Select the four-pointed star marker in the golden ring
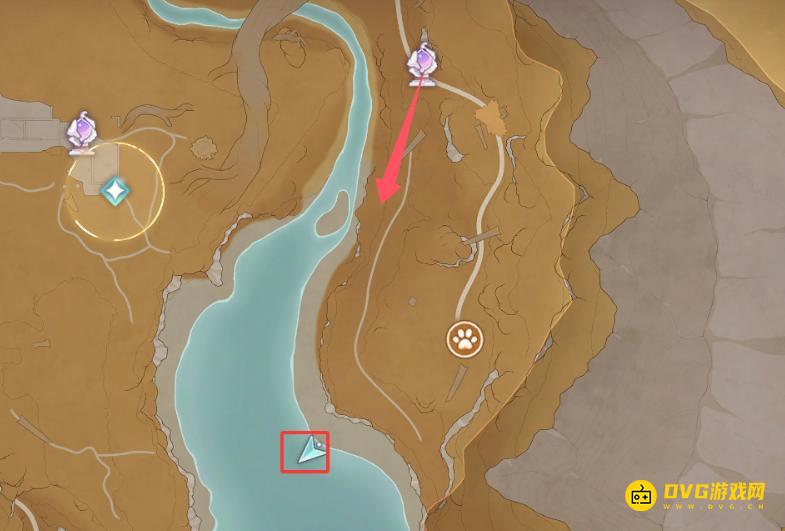The image size is (785, 531). tap(116, 188)
